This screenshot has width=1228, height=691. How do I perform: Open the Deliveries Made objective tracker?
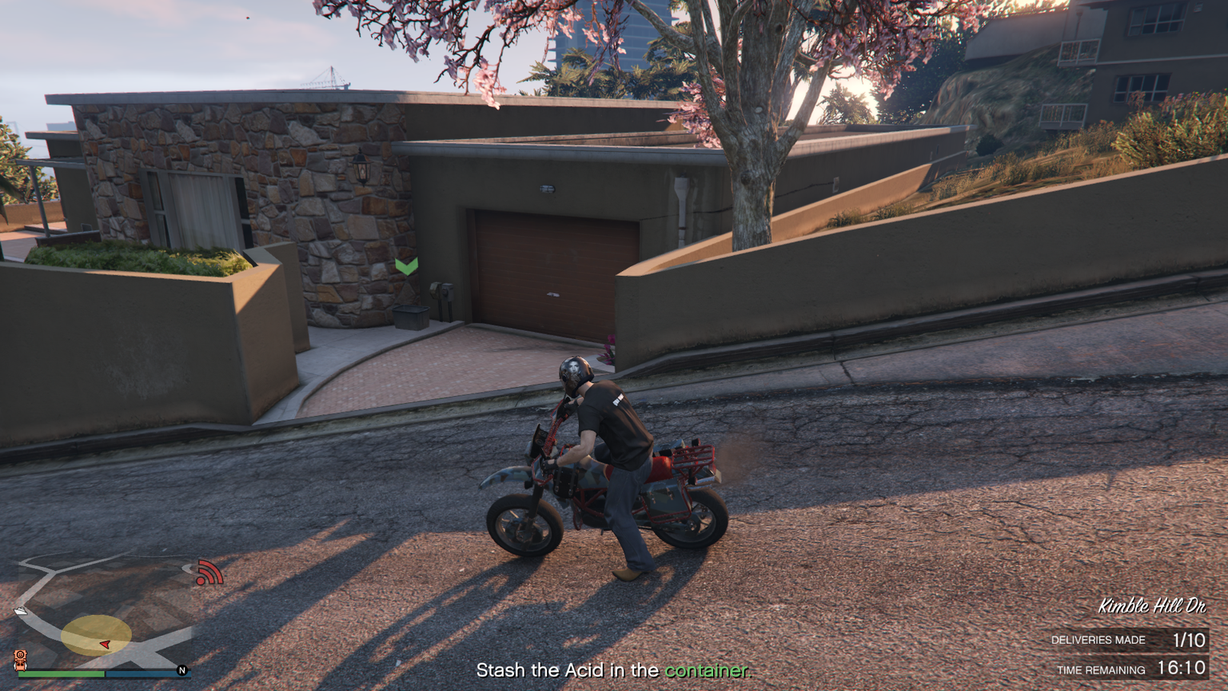[1128, 640]
